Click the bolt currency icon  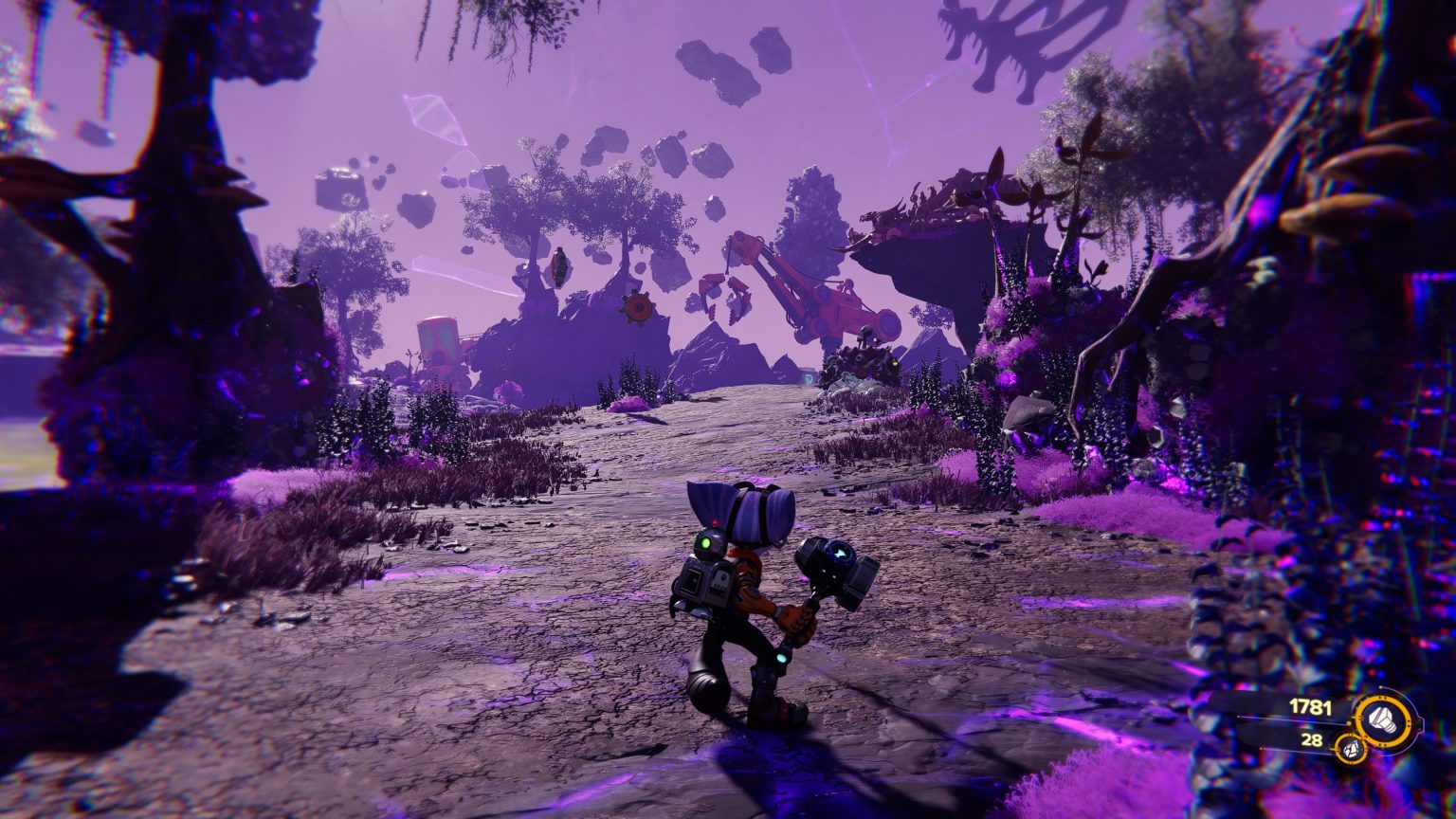pyautogui.click(x=1382, y=720)
